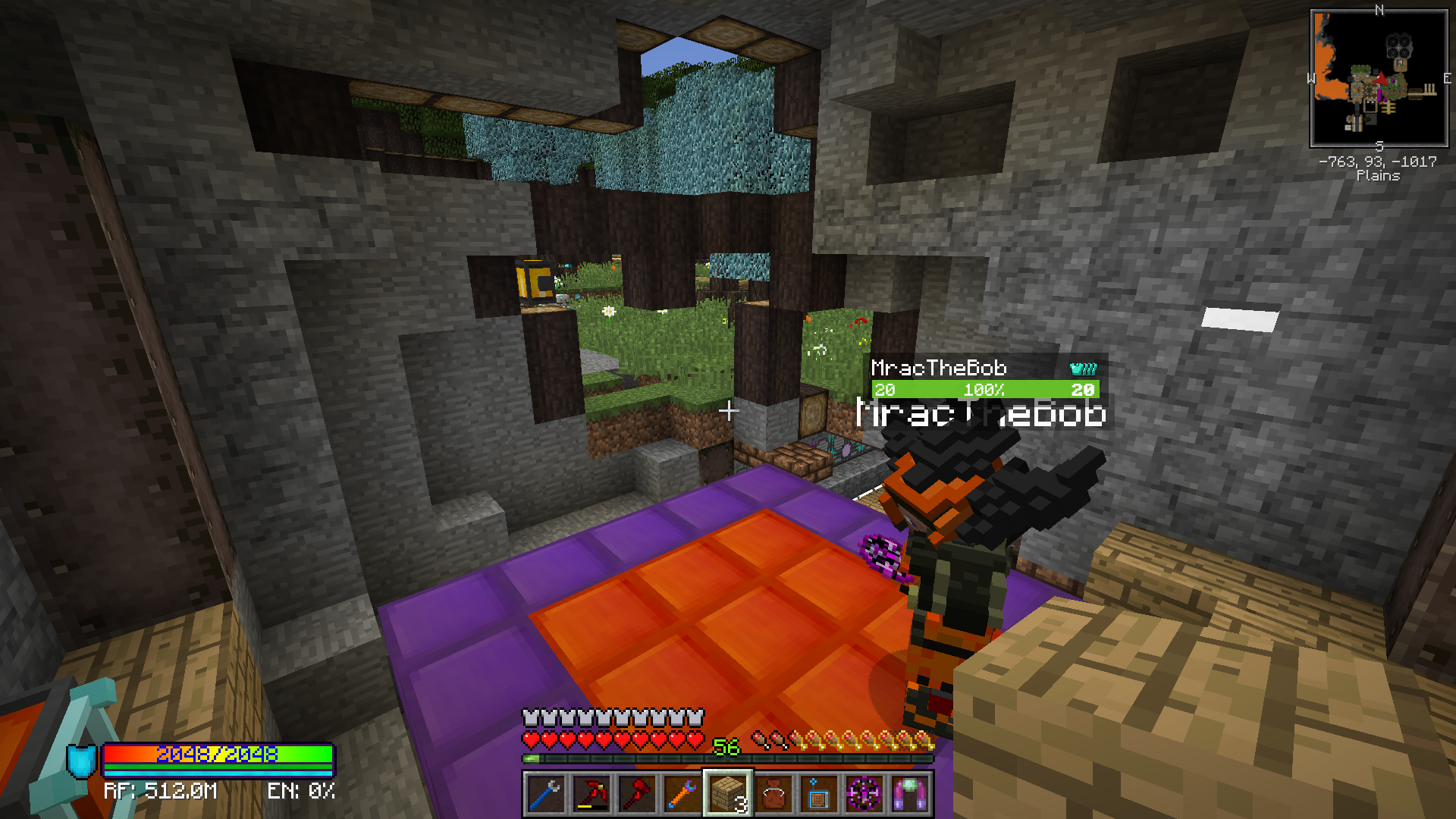Image resolution: width=1456 pixels, height=819 pixels.
Task: Click the red player arrow on minimap
Action: click(x=1381, y=78)
